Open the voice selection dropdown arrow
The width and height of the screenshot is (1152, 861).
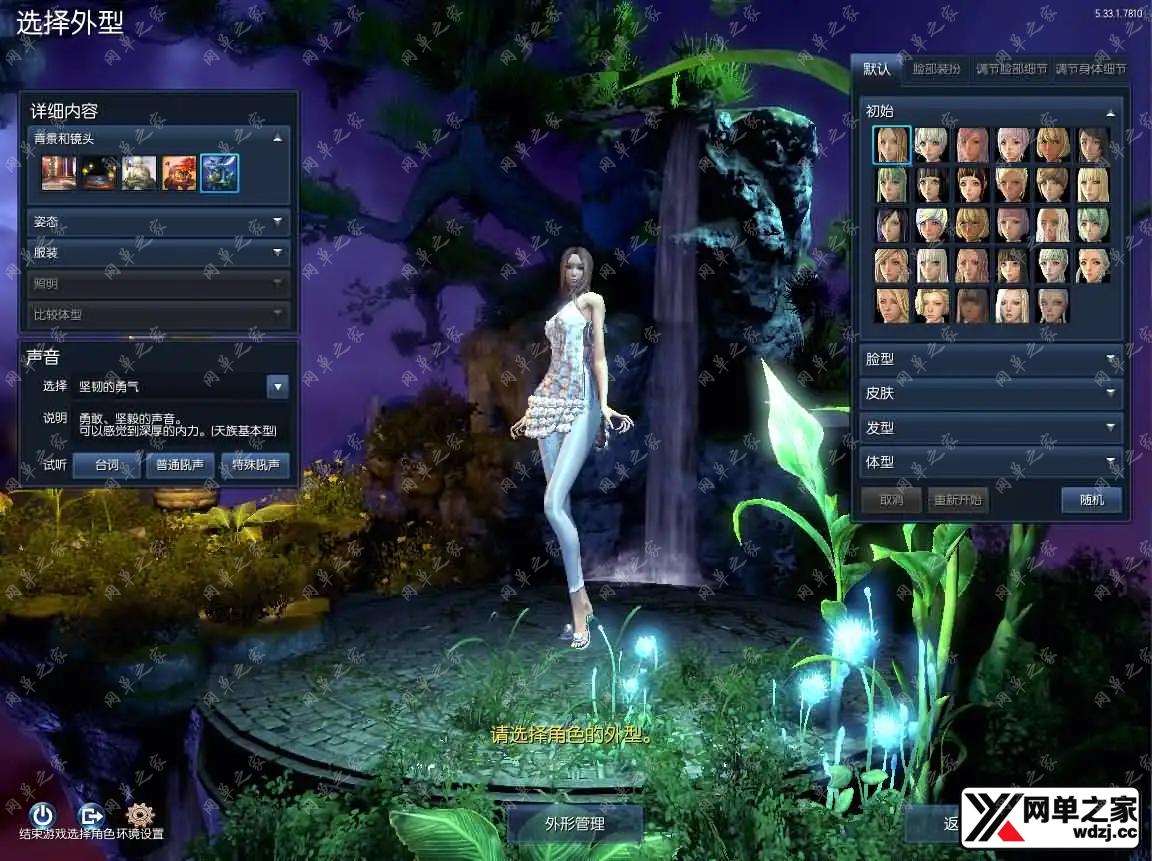click(x=278, y=386)
